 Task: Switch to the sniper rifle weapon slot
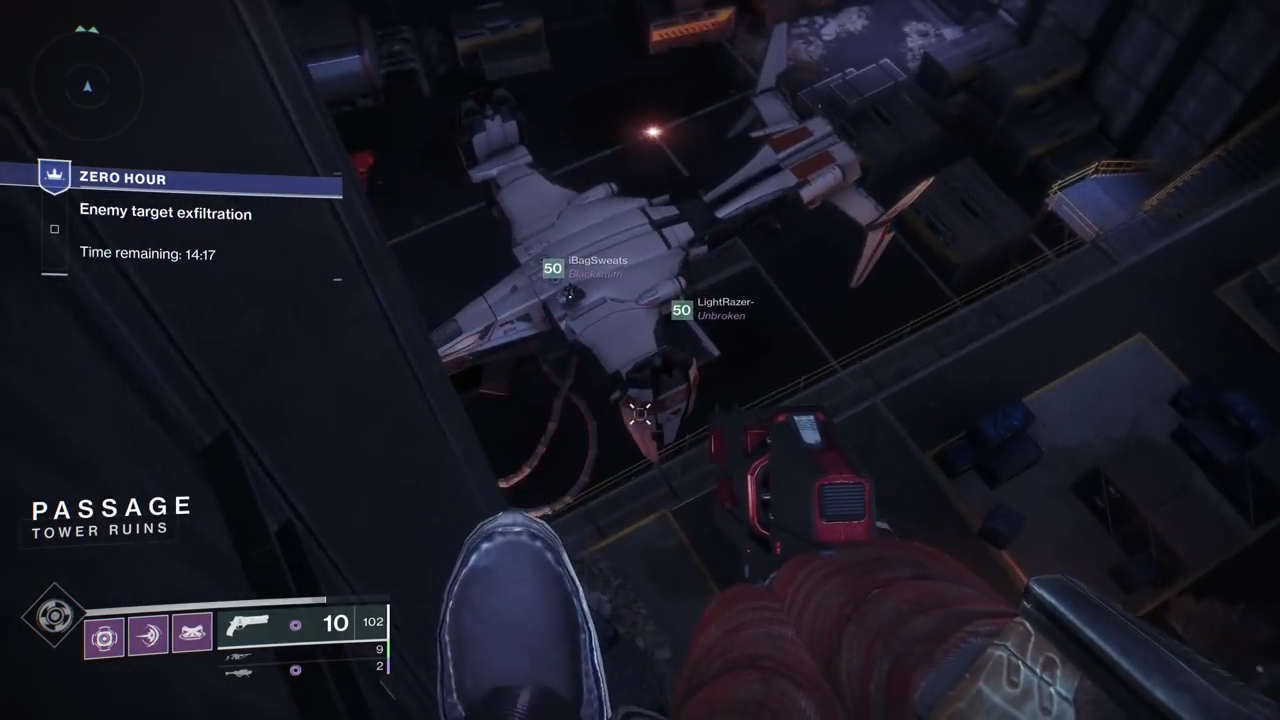[238, 657]
